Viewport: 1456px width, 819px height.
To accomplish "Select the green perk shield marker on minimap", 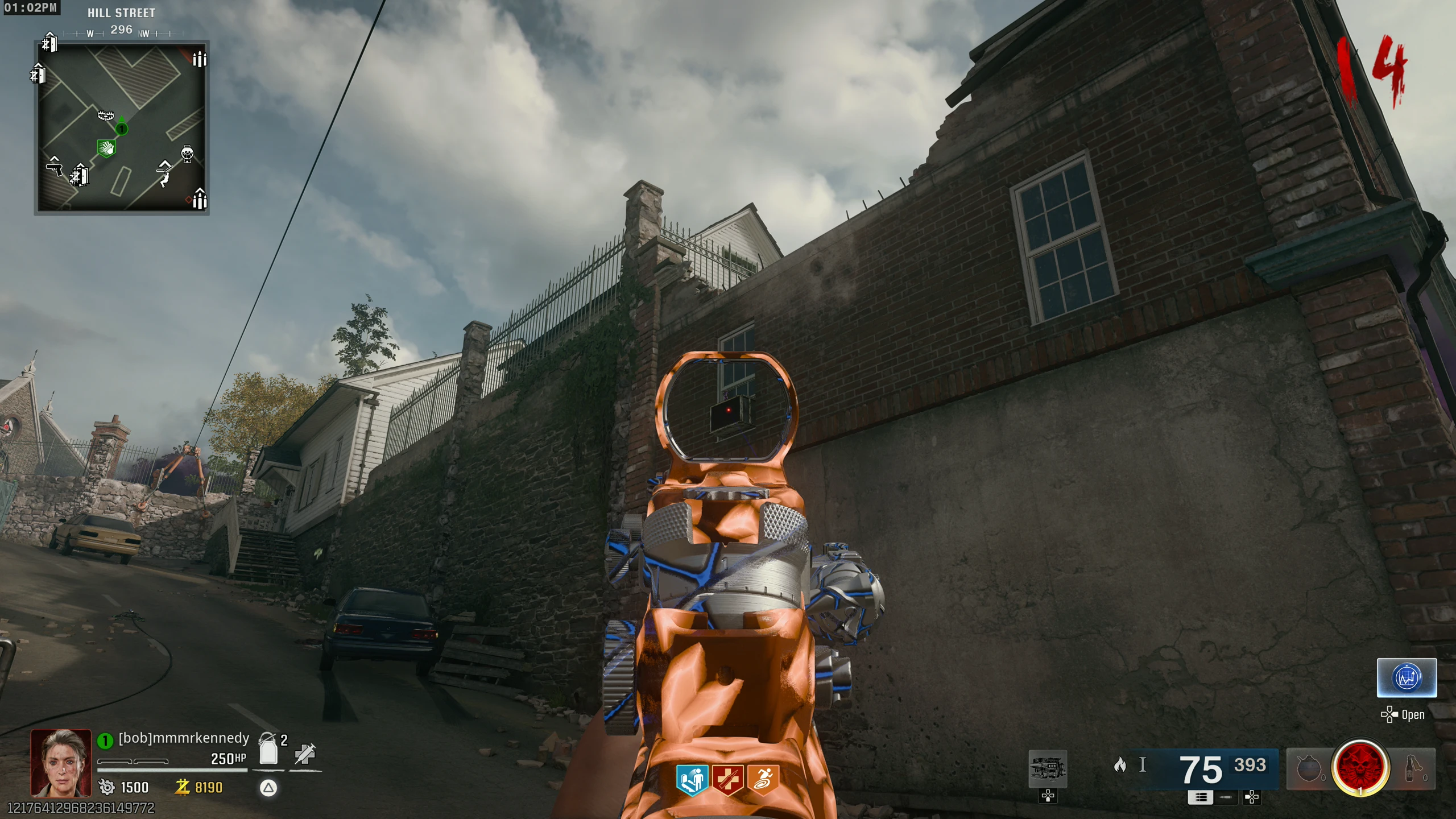I will pos(106,148).
